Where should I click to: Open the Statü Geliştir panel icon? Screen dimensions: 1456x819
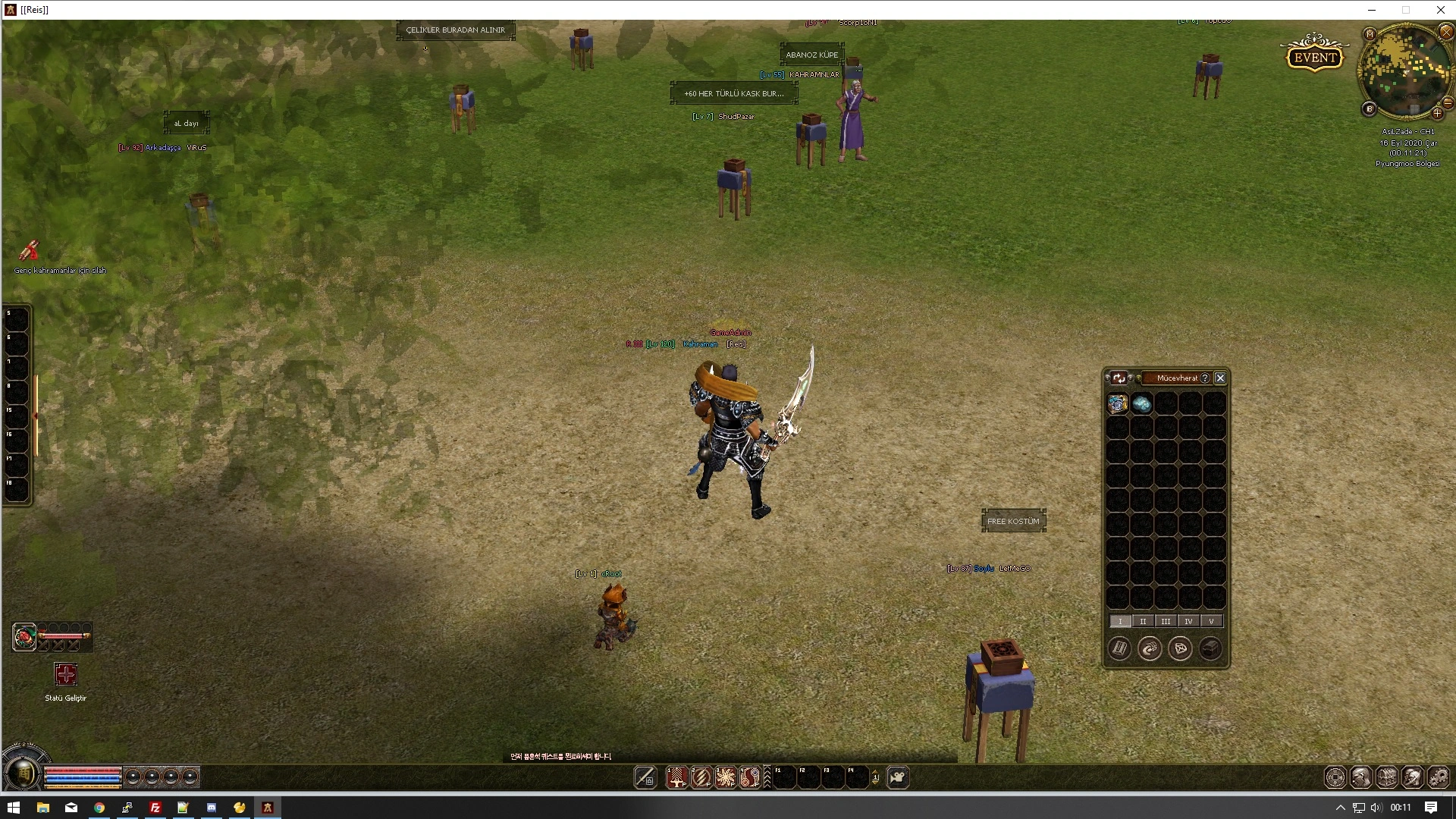[66, 675]
